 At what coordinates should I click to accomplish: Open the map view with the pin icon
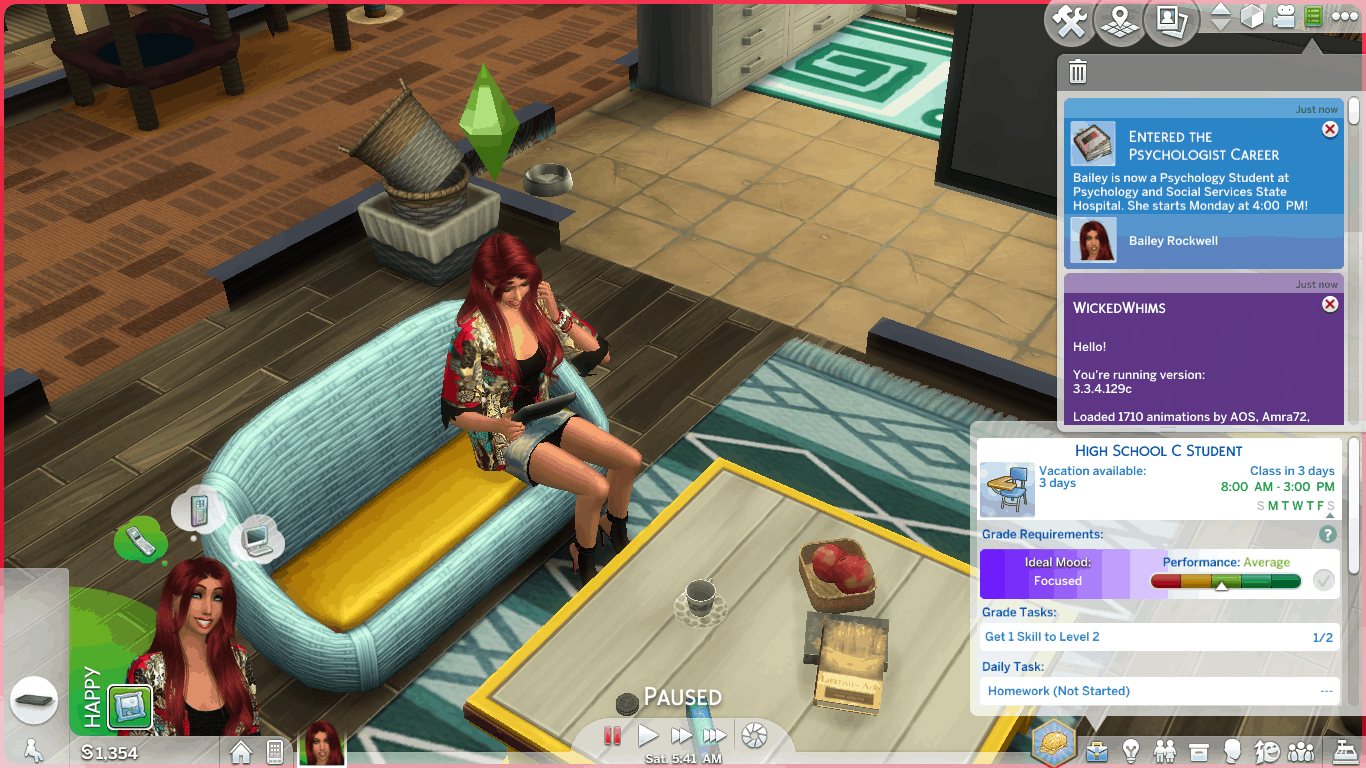[x=1121, y=22]
